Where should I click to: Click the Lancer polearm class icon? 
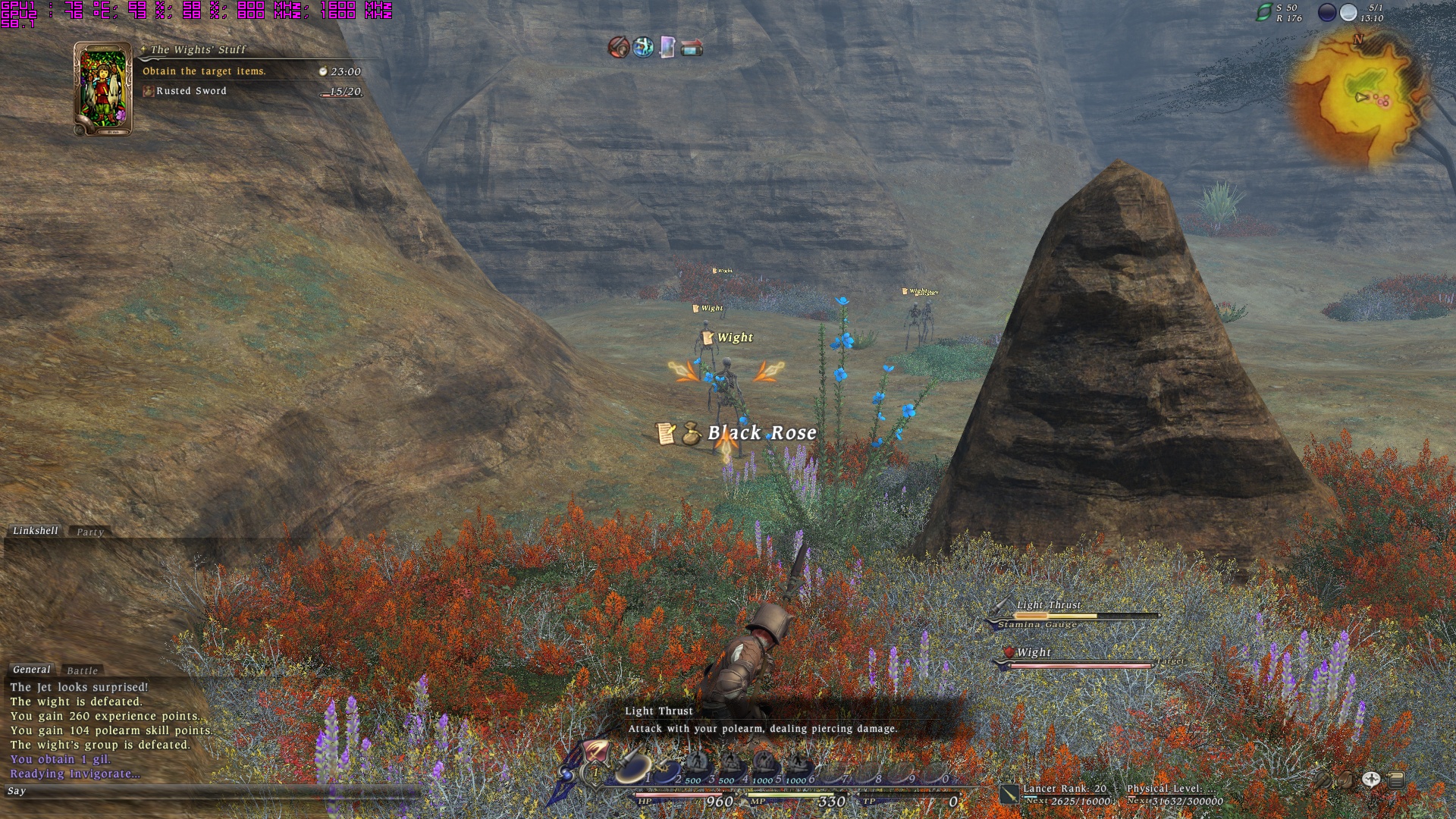(x=1009, y=794)
